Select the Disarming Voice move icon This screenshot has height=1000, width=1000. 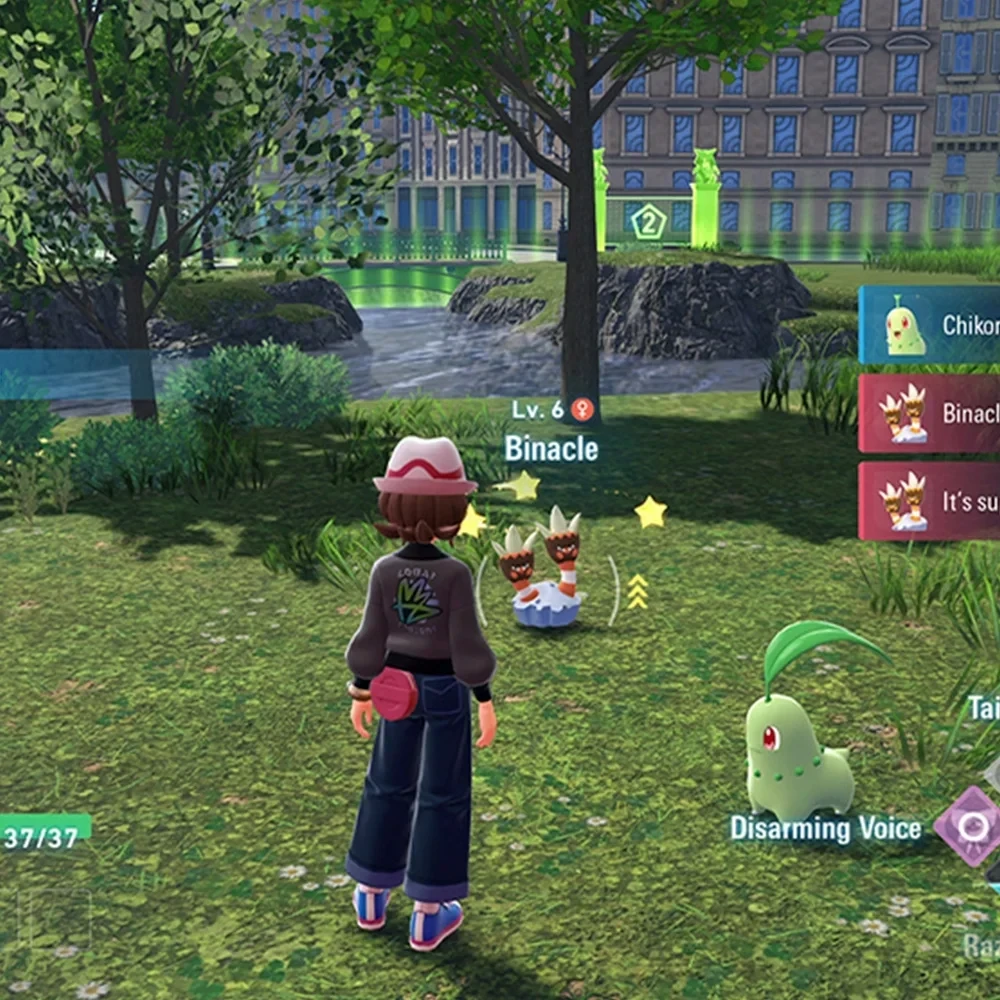(968, 826)
